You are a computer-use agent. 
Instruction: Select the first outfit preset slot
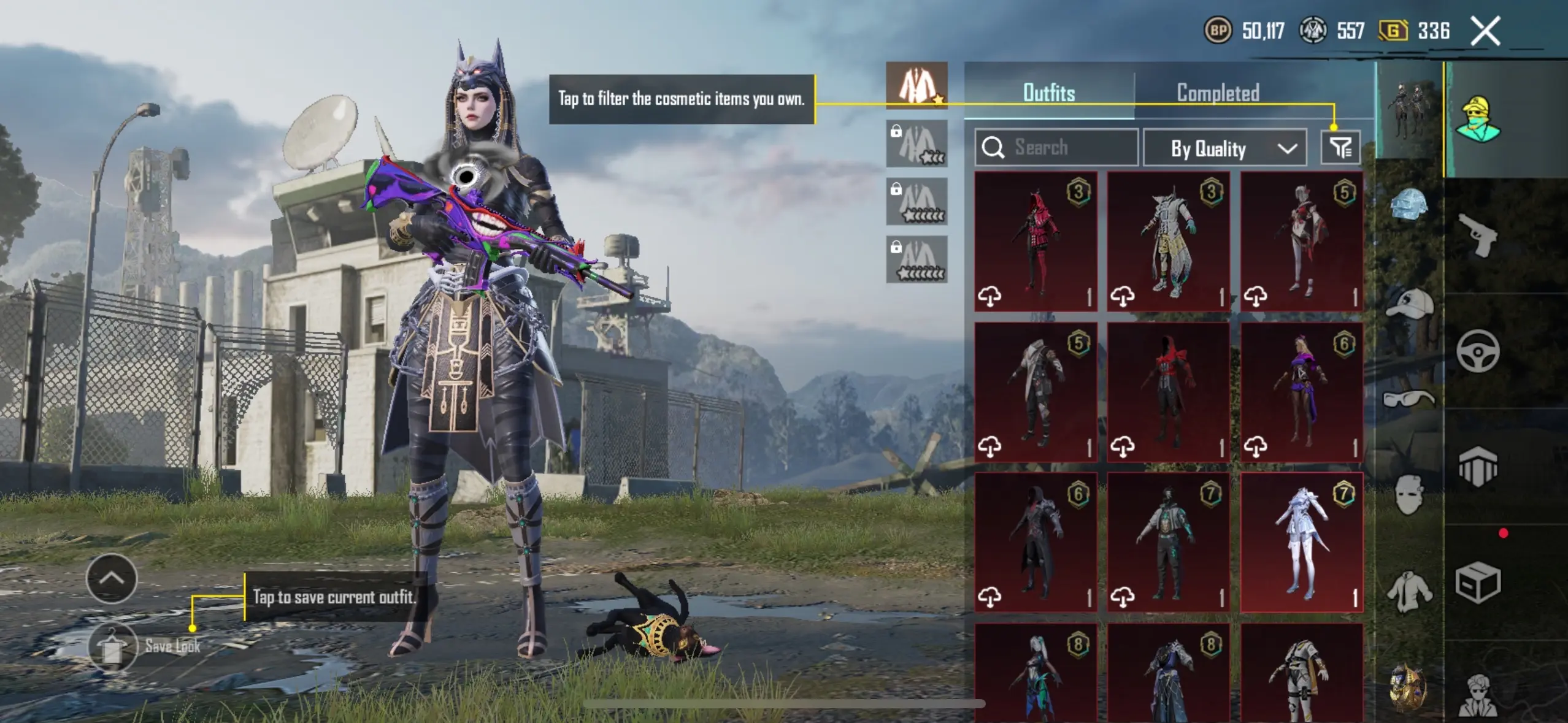coord(917,86)
